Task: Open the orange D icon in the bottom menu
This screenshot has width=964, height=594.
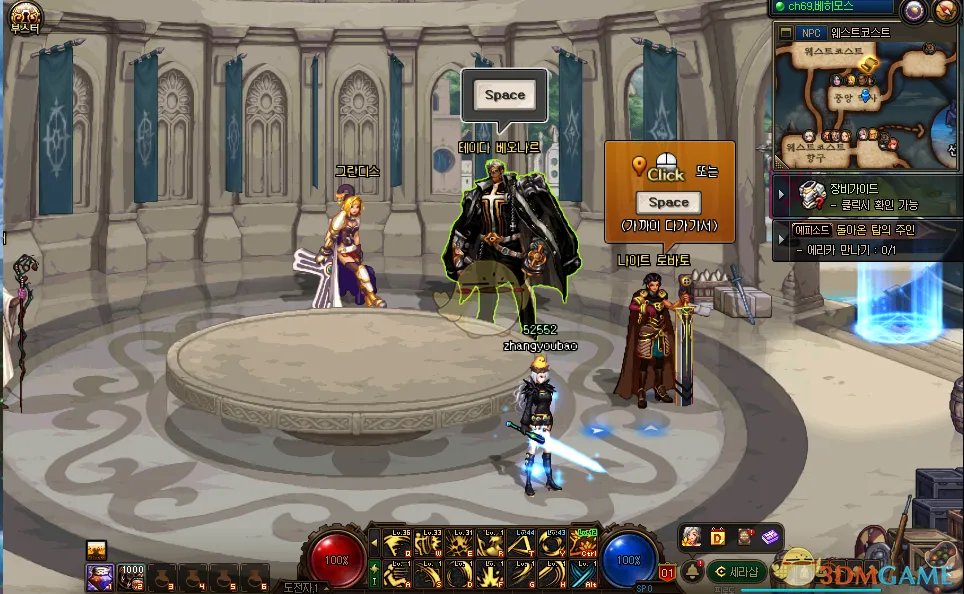Action: point(717,537)
